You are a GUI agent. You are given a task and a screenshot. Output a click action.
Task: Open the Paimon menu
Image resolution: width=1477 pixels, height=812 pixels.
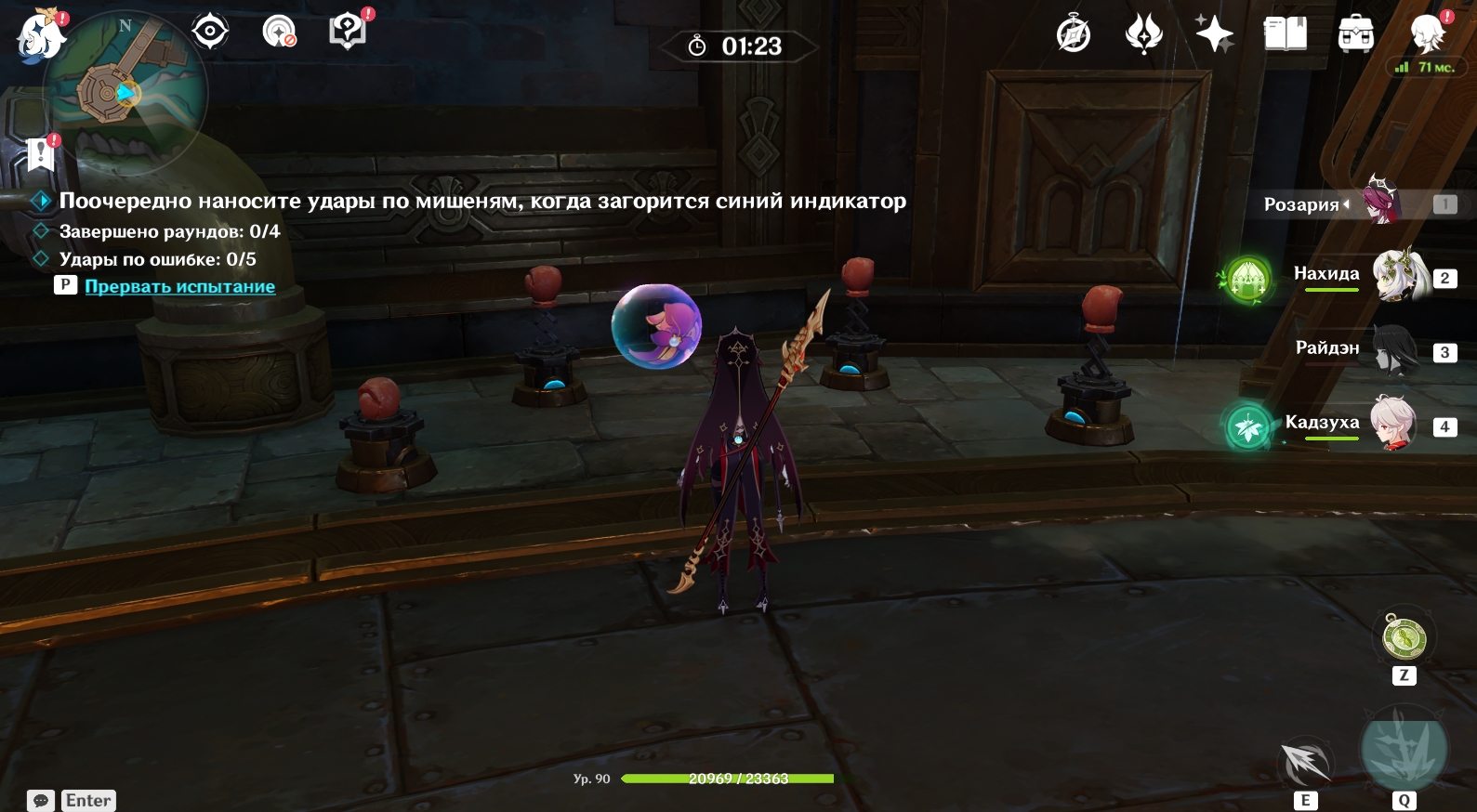41,36
